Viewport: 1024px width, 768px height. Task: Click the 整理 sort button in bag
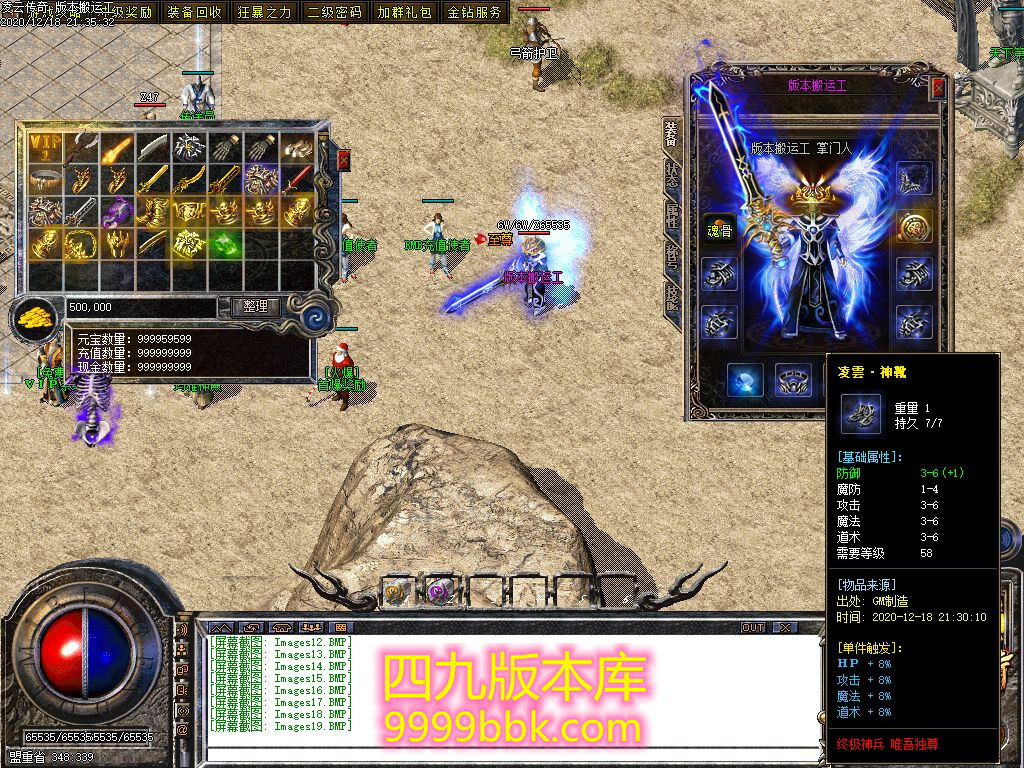pos(255,307)
